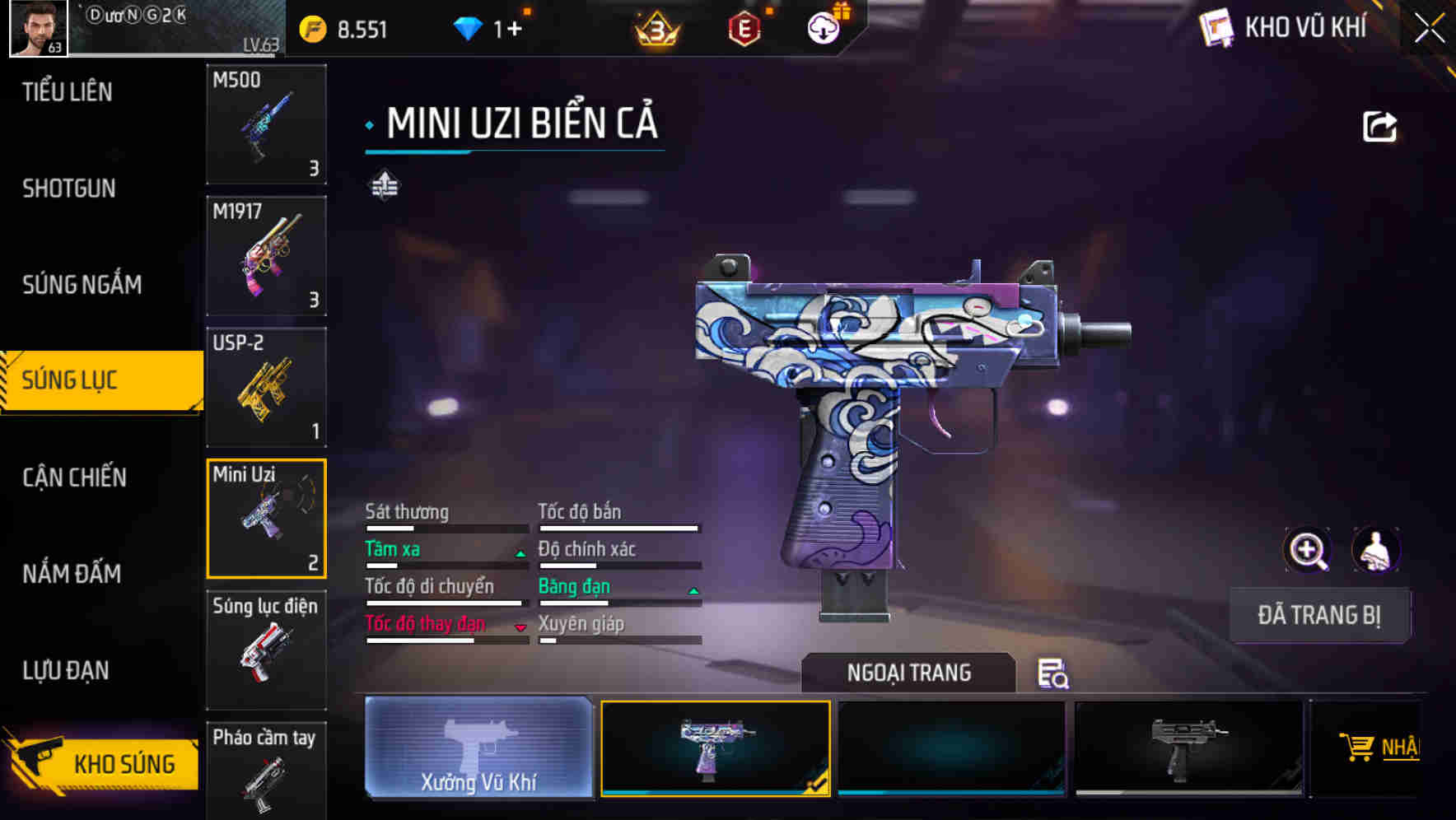Image resolution: width=1456 pixels, height=820 pixels.
Task: Add diamonds using the plus button
Action: click(x=514, y=30)
